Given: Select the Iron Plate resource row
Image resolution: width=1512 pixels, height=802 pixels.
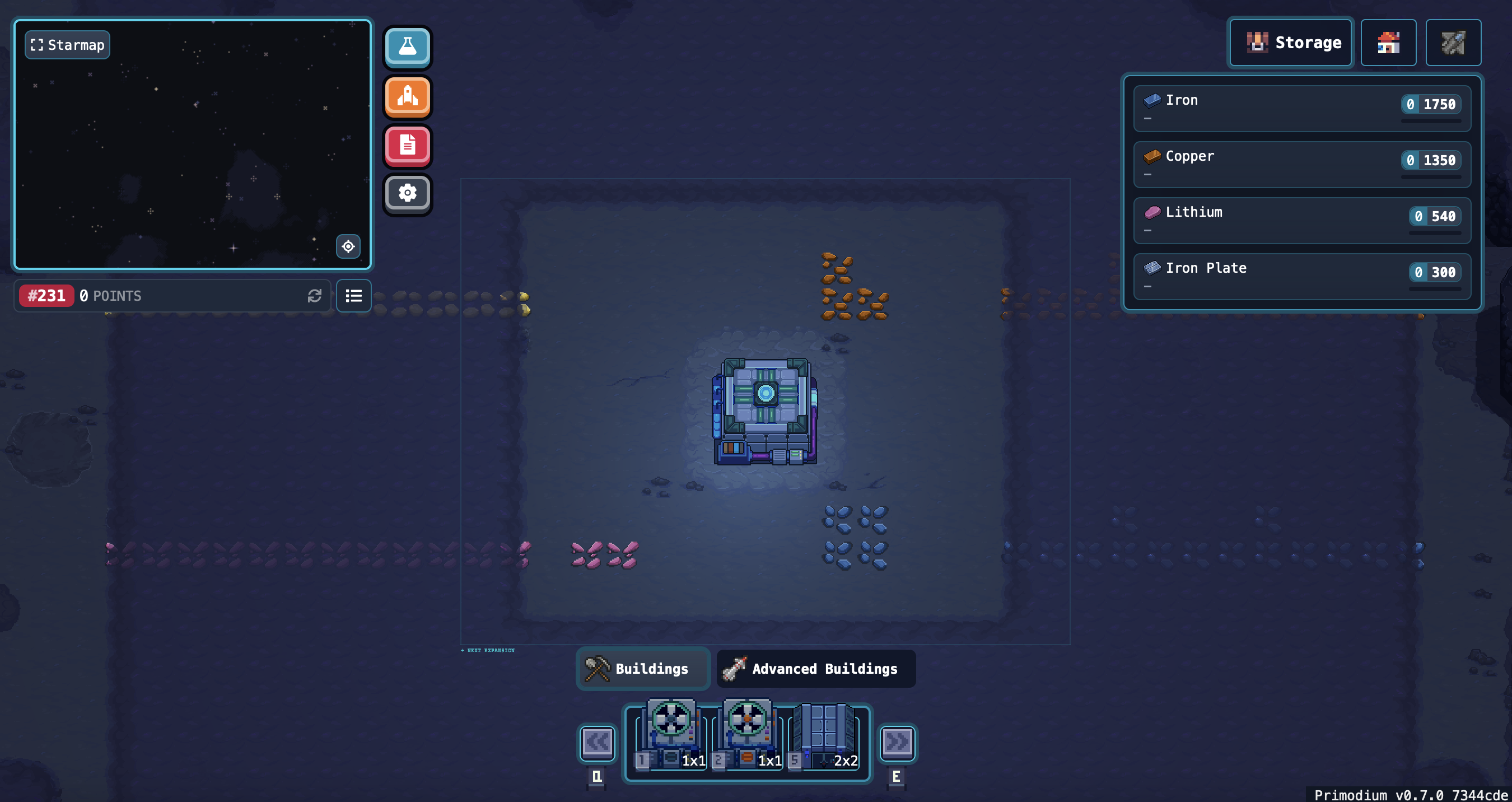Looking at the screenshot, I should (1301, 277).
